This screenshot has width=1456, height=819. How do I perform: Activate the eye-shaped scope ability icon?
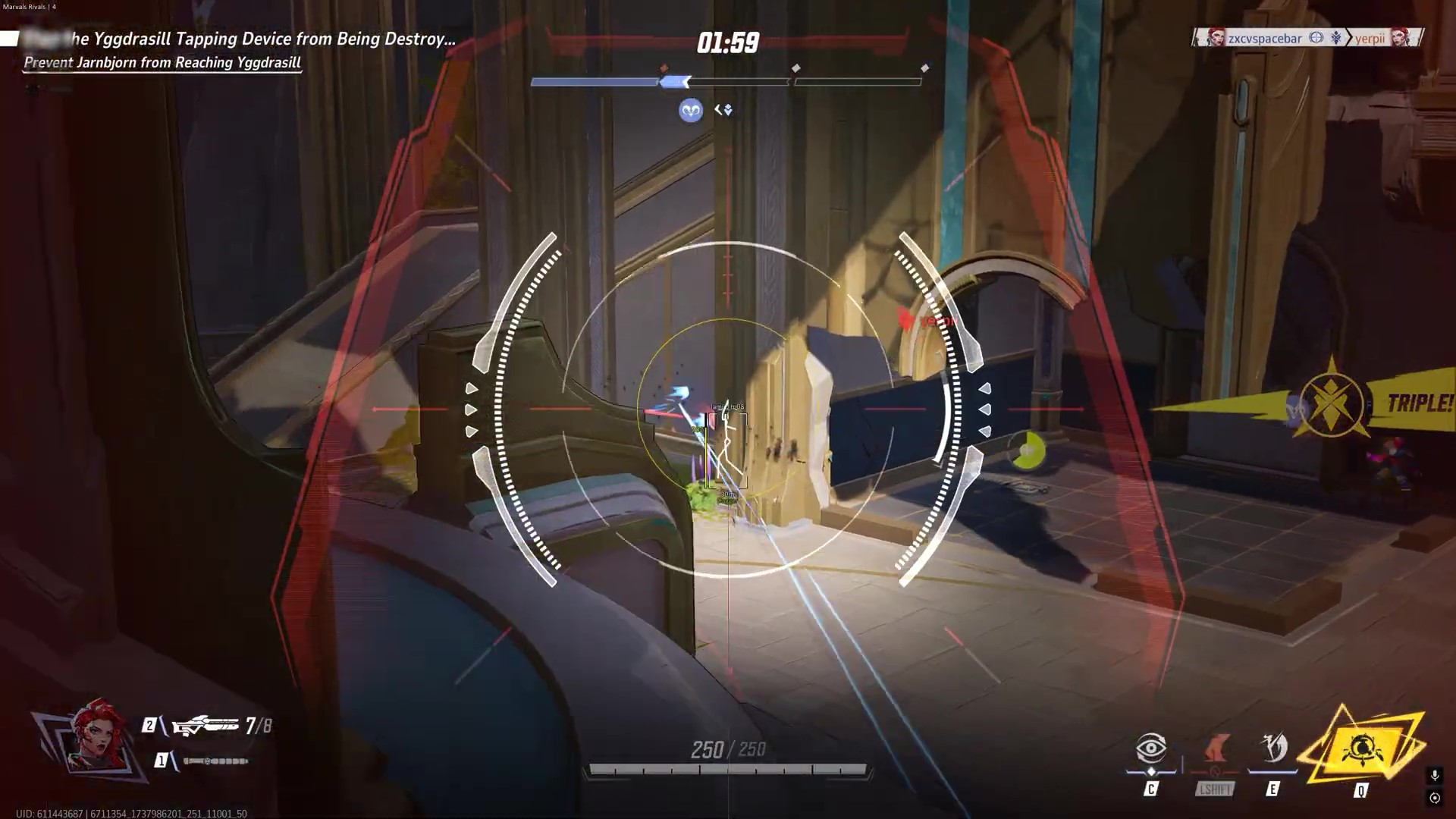[x=1150, y=748]
